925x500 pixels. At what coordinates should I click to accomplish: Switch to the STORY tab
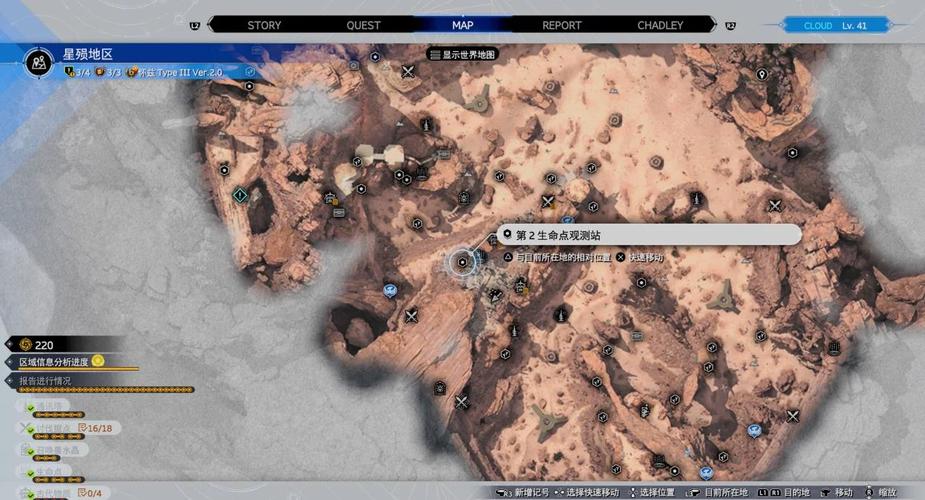(264, 25)
